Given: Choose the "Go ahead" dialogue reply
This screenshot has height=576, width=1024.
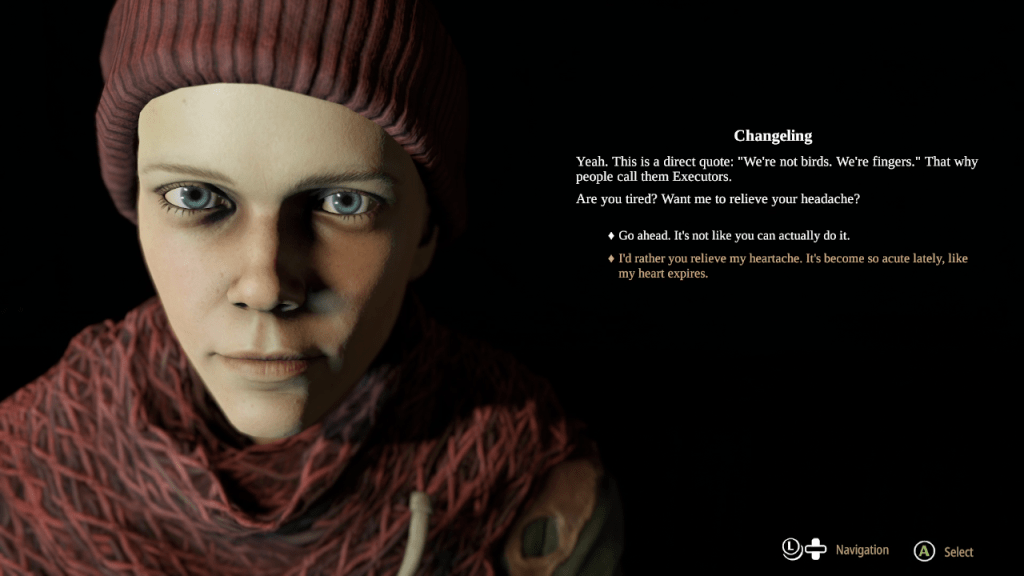Looking at the screenshot, I should coord(733,235).
